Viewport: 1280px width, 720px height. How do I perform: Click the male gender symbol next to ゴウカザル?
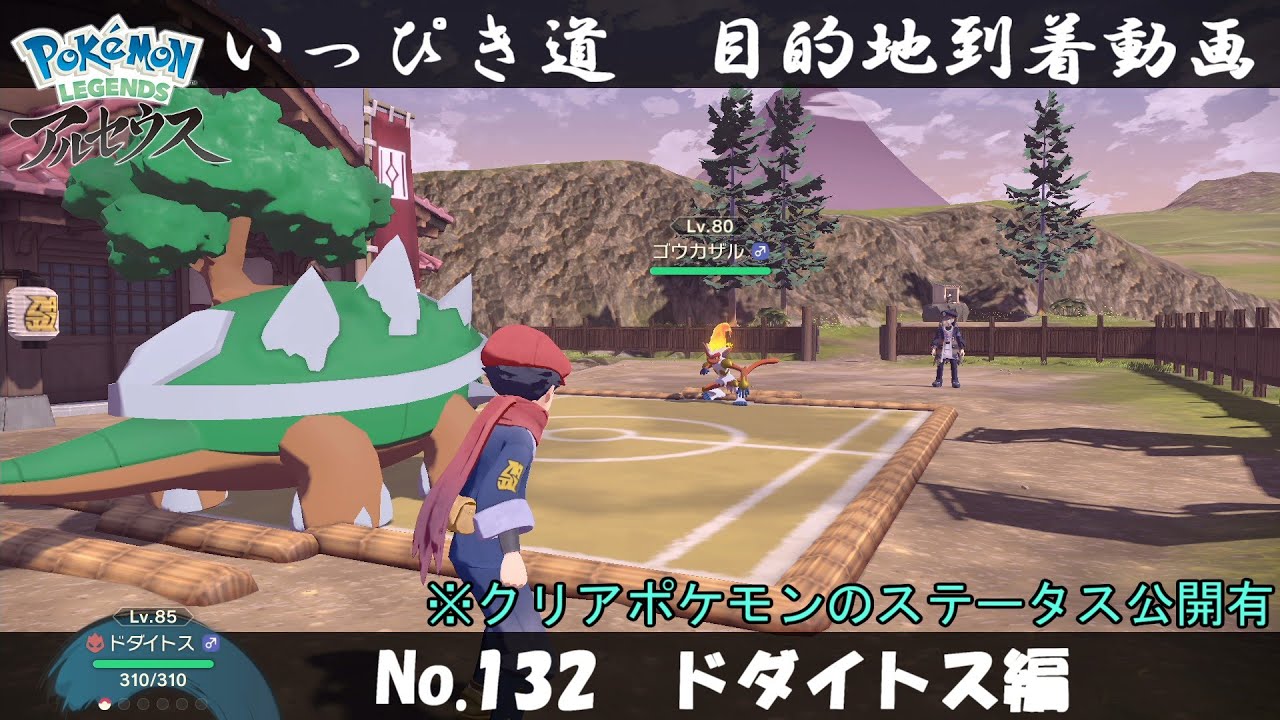coord(760,249)
